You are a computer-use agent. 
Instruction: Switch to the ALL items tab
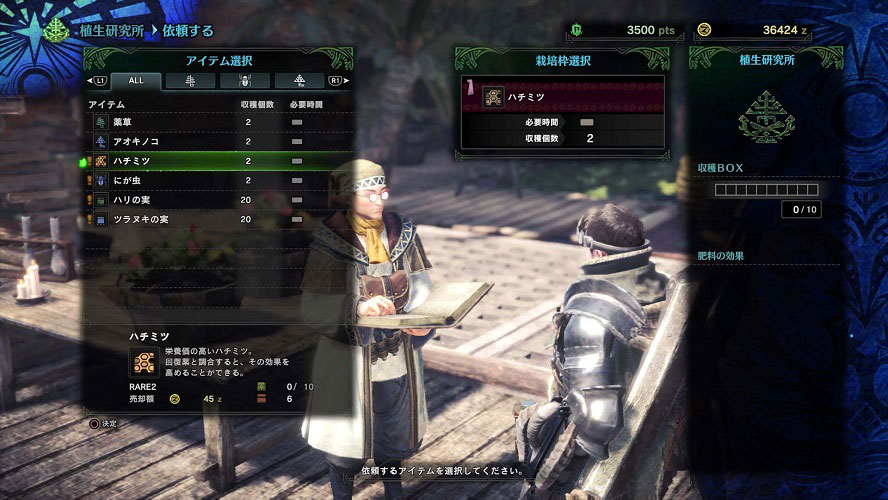[134, 81]
